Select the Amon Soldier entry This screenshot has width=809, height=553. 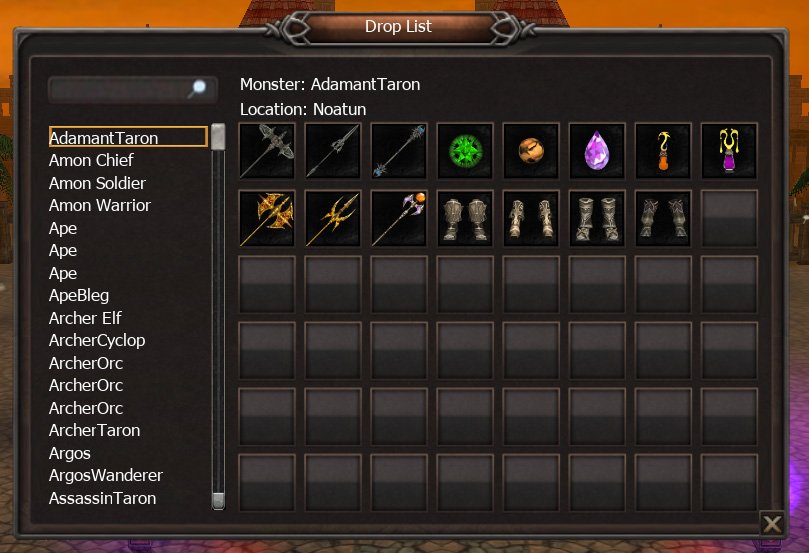pos(97,183)
